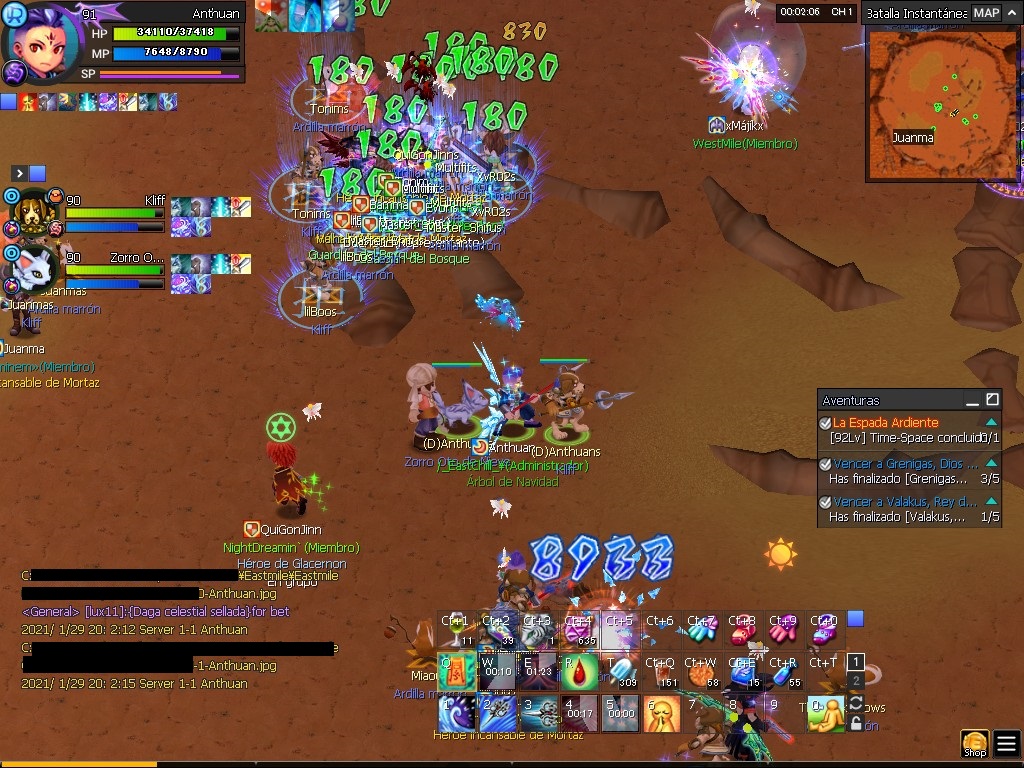Screen dimensions: 1024x768
Task: Toggle the hotbar padlock
Action: (x=855, y=721)
